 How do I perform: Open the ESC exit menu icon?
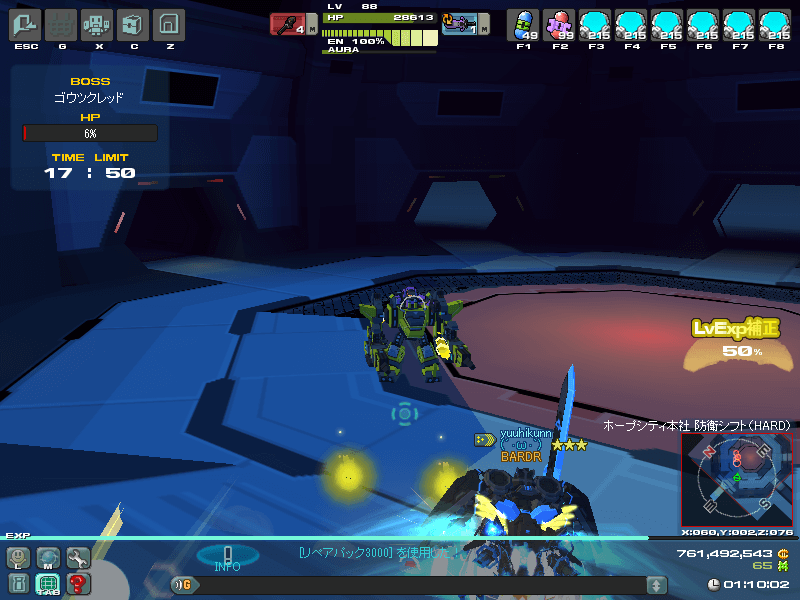click(x=24, y=24)
